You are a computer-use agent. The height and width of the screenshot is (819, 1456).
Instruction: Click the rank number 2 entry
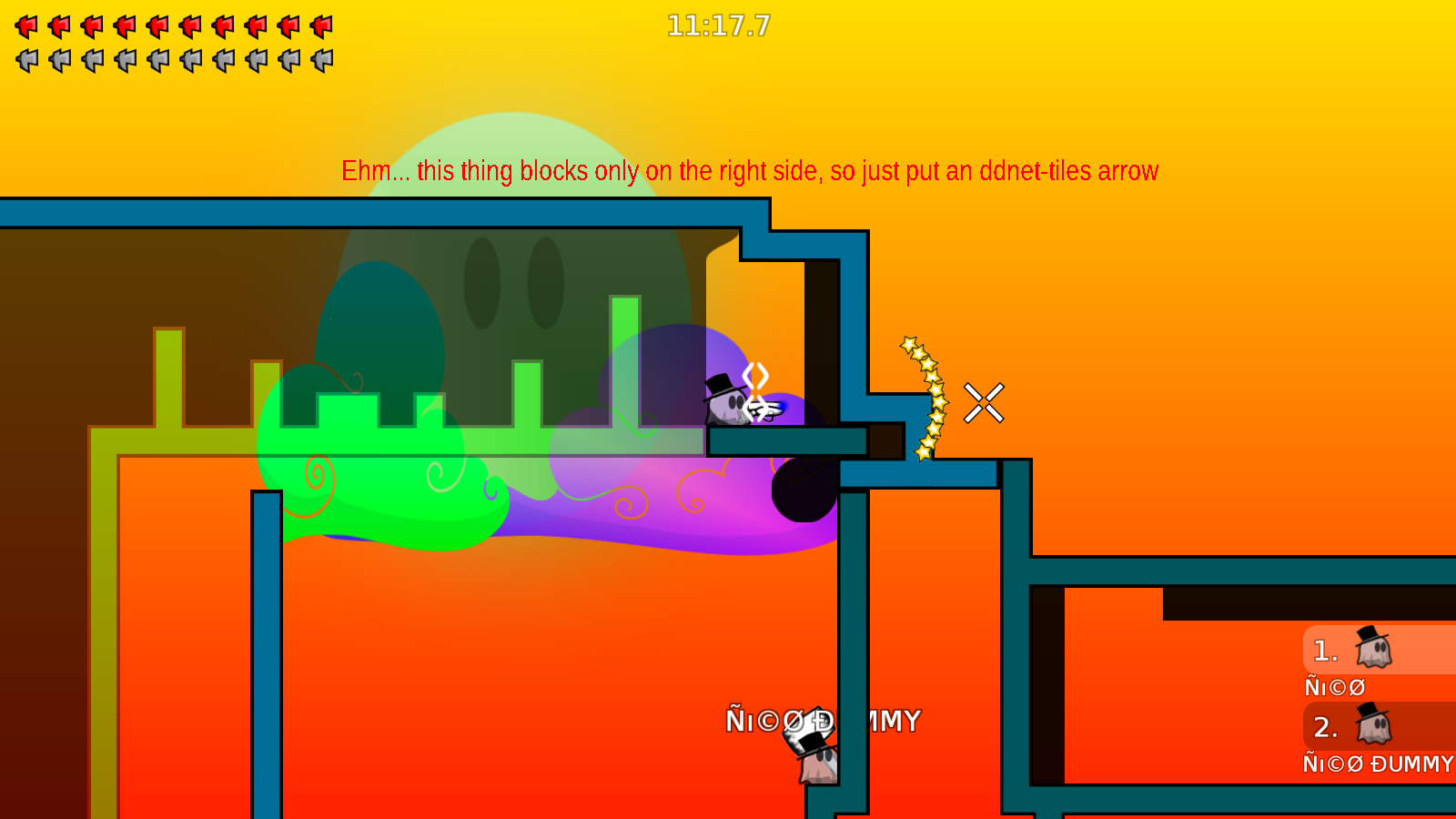1326,727
